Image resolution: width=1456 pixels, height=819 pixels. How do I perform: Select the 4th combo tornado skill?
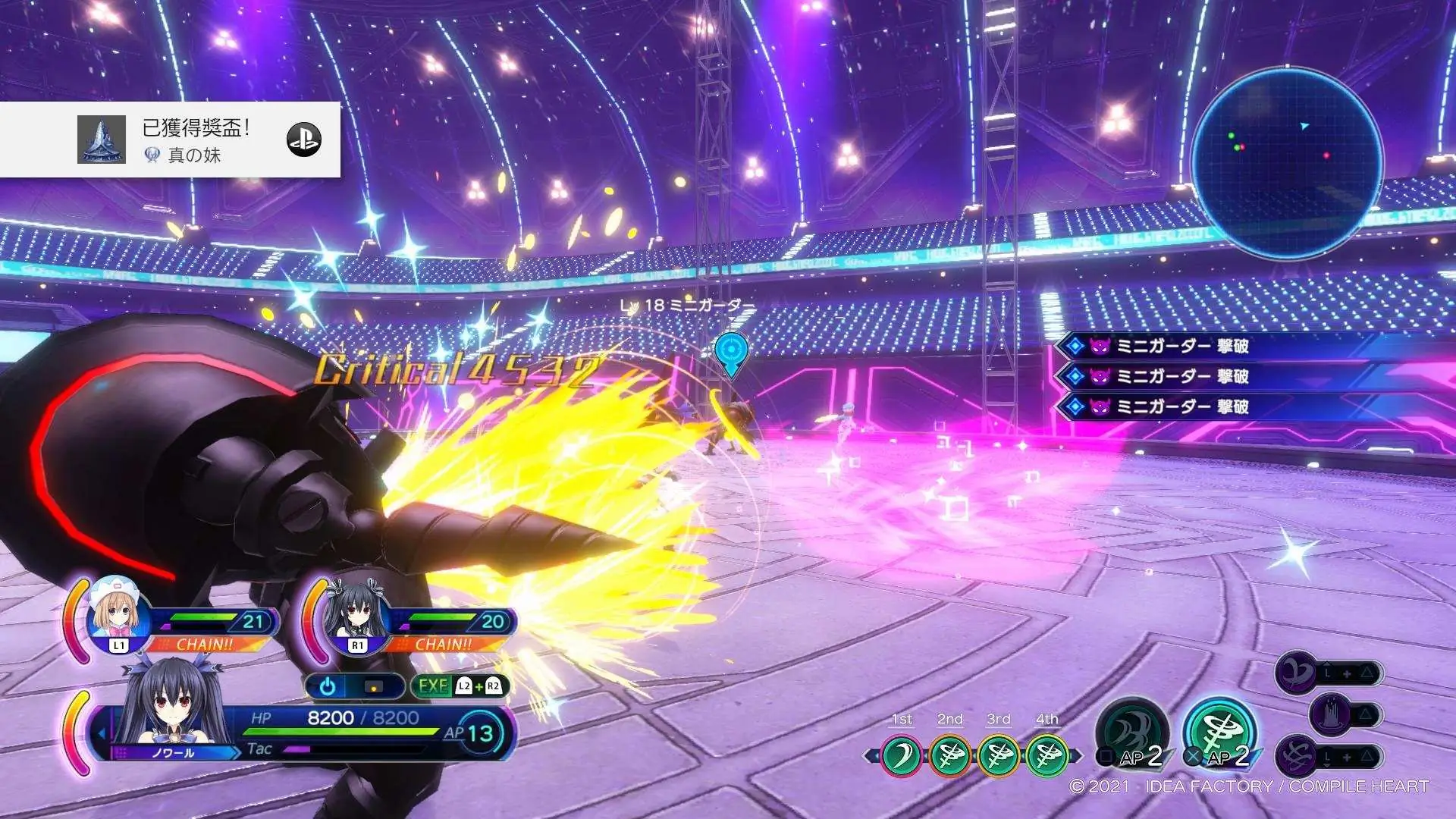[x=1047, y=755]
